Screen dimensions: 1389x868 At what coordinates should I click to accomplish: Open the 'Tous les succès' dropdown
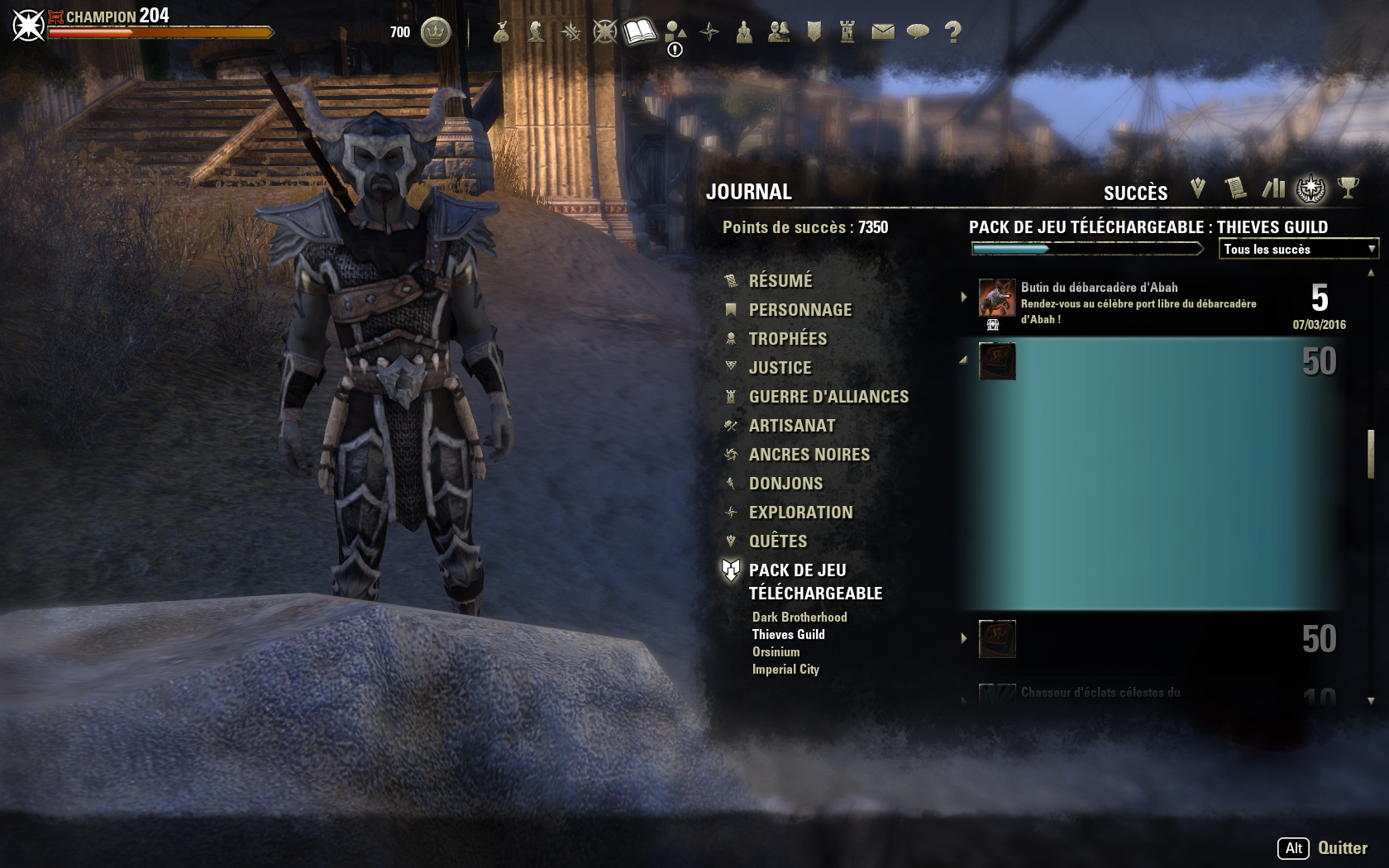[x=1298, y=248]
